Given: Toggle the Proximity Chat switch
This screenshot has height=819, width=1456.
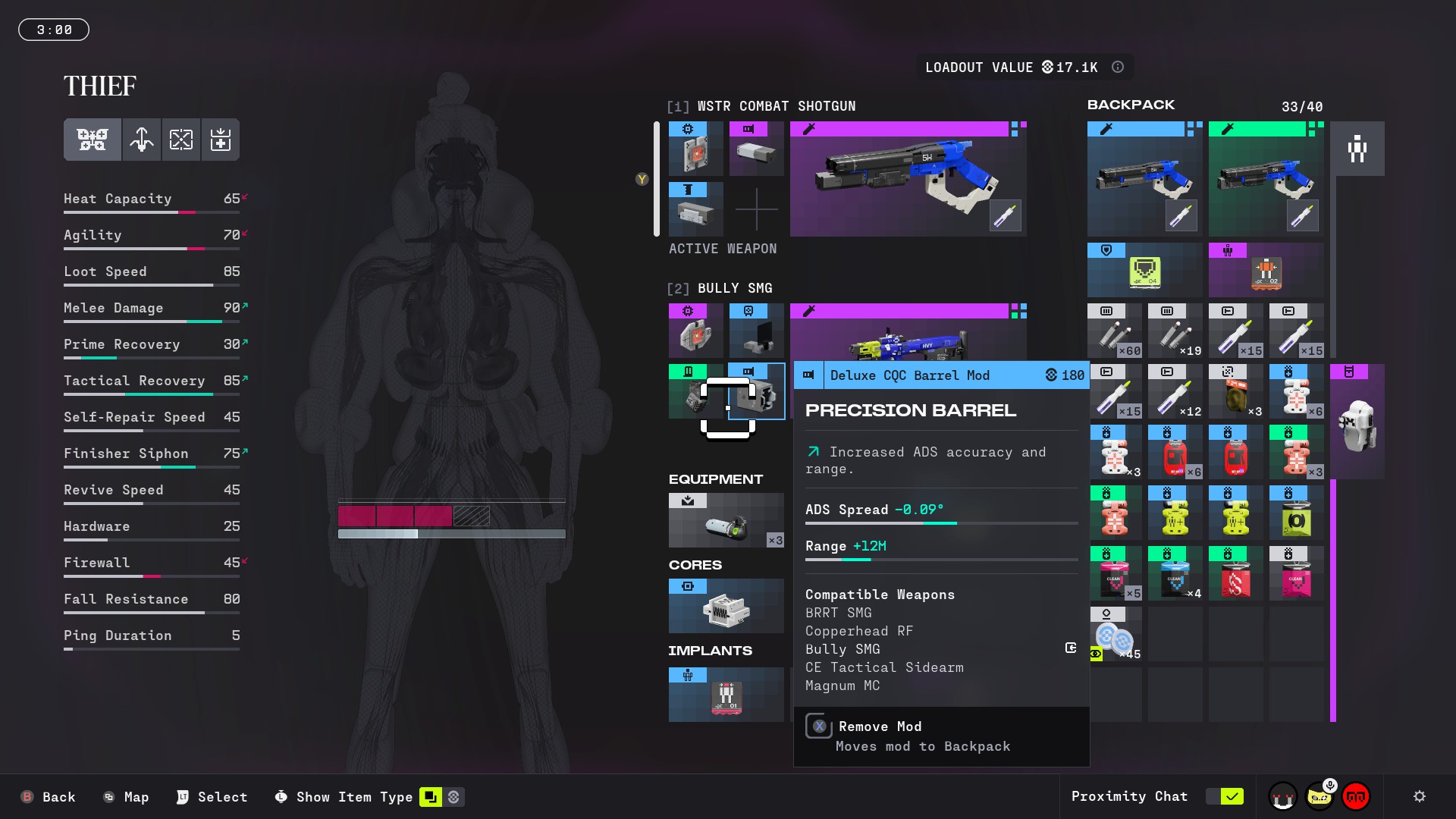Looking at the screenshot, I should pos(1225,796).
